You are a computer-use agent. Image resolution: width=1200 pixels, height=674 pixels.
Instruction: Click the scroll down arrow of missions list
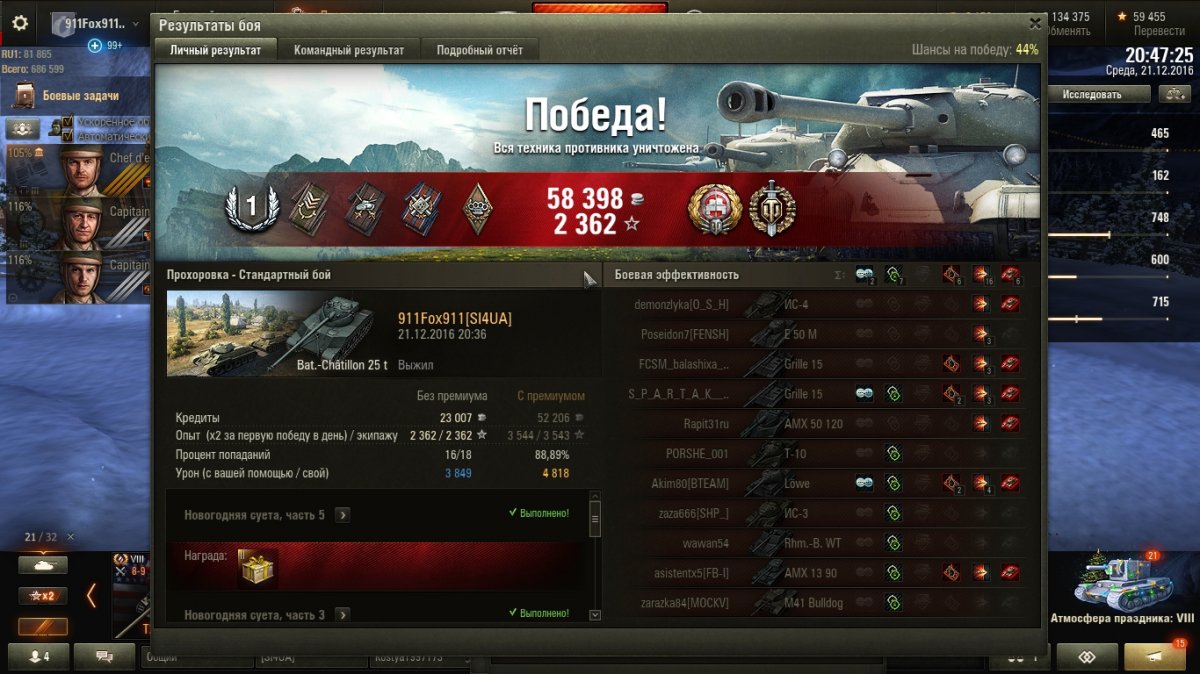pos(595,615)
